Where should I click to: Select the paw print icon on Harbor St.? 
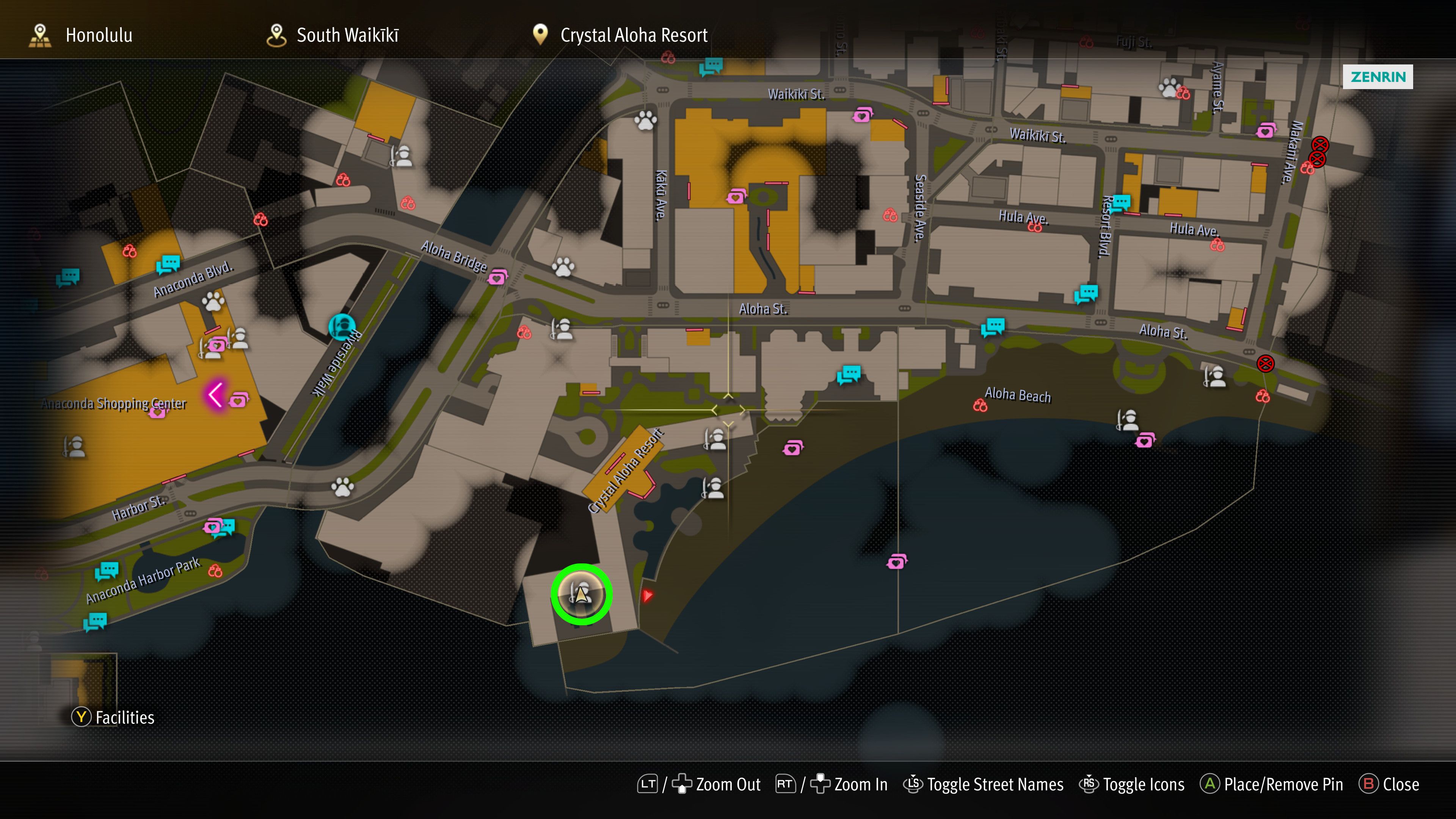[342, 486]
